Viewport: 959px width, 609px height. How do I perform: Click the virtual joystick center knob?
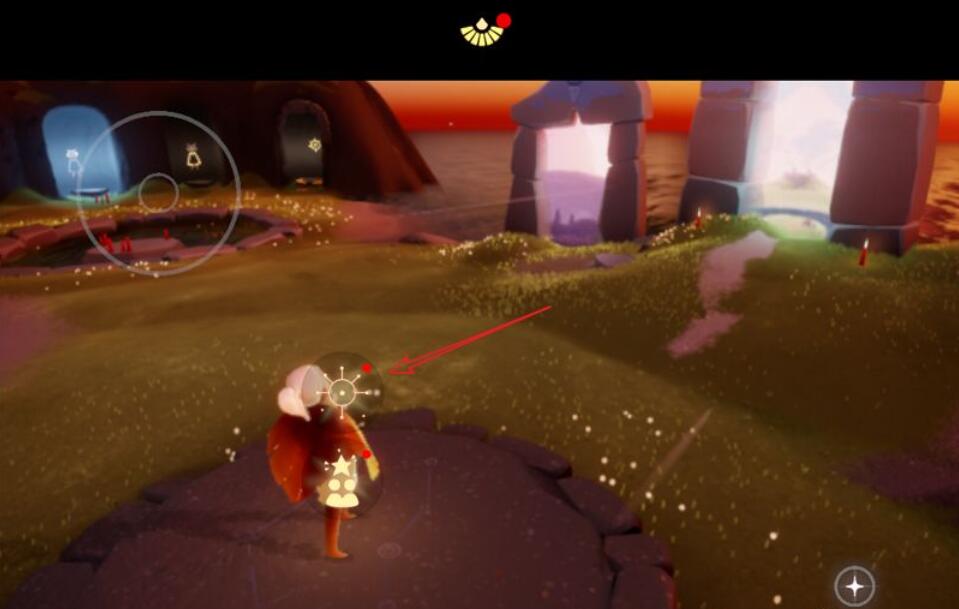(158, 192)
